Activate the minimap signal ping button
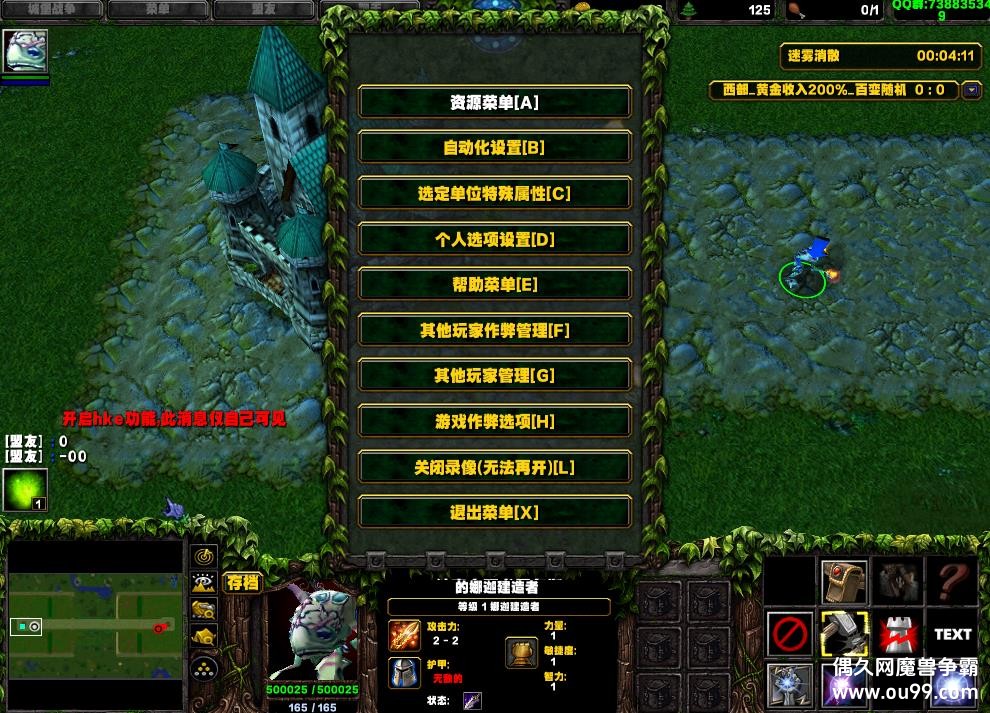990x713 pixels. click(x=205, y=556)
